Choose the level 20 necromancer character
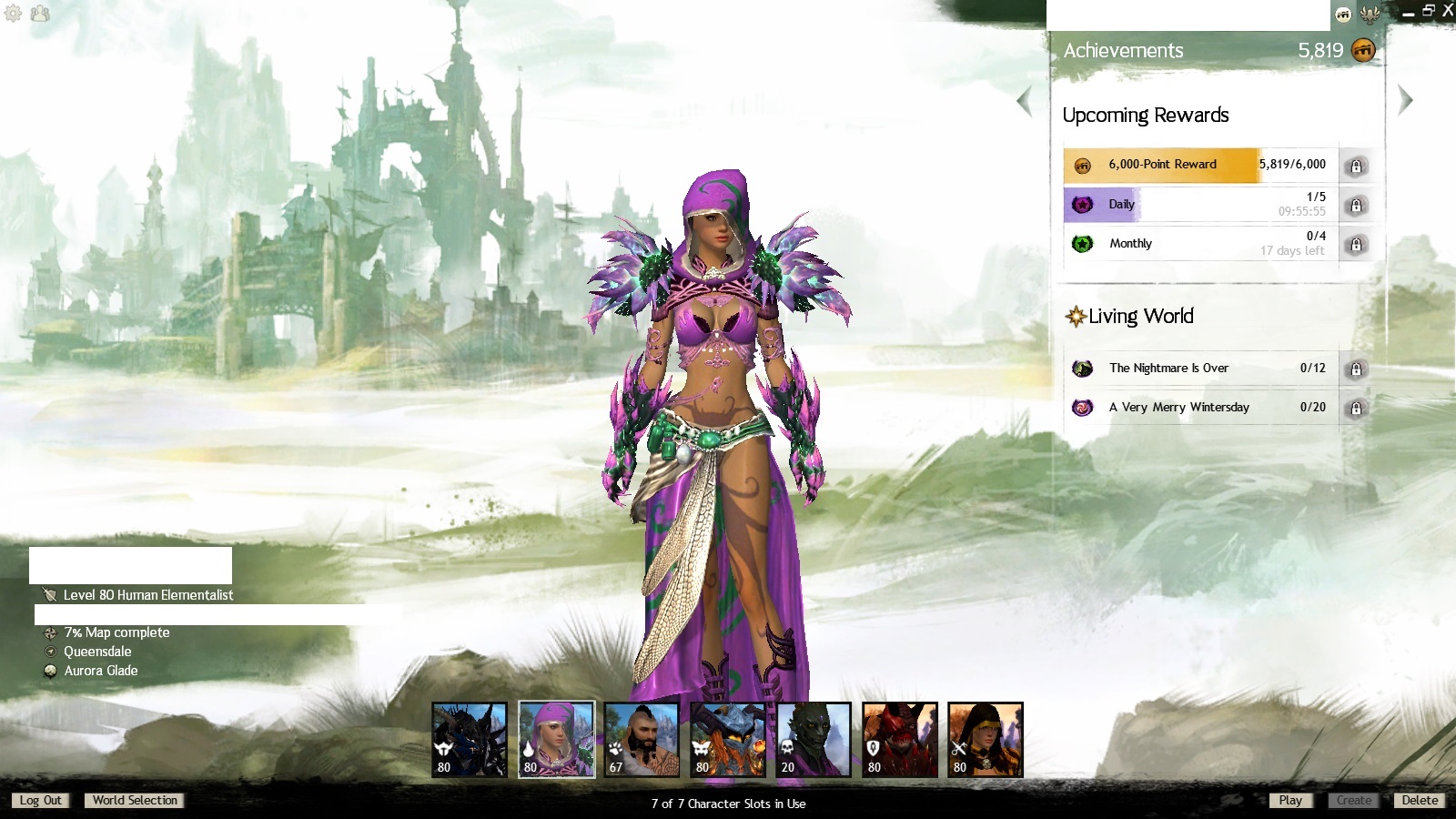 tap(814, 740)
